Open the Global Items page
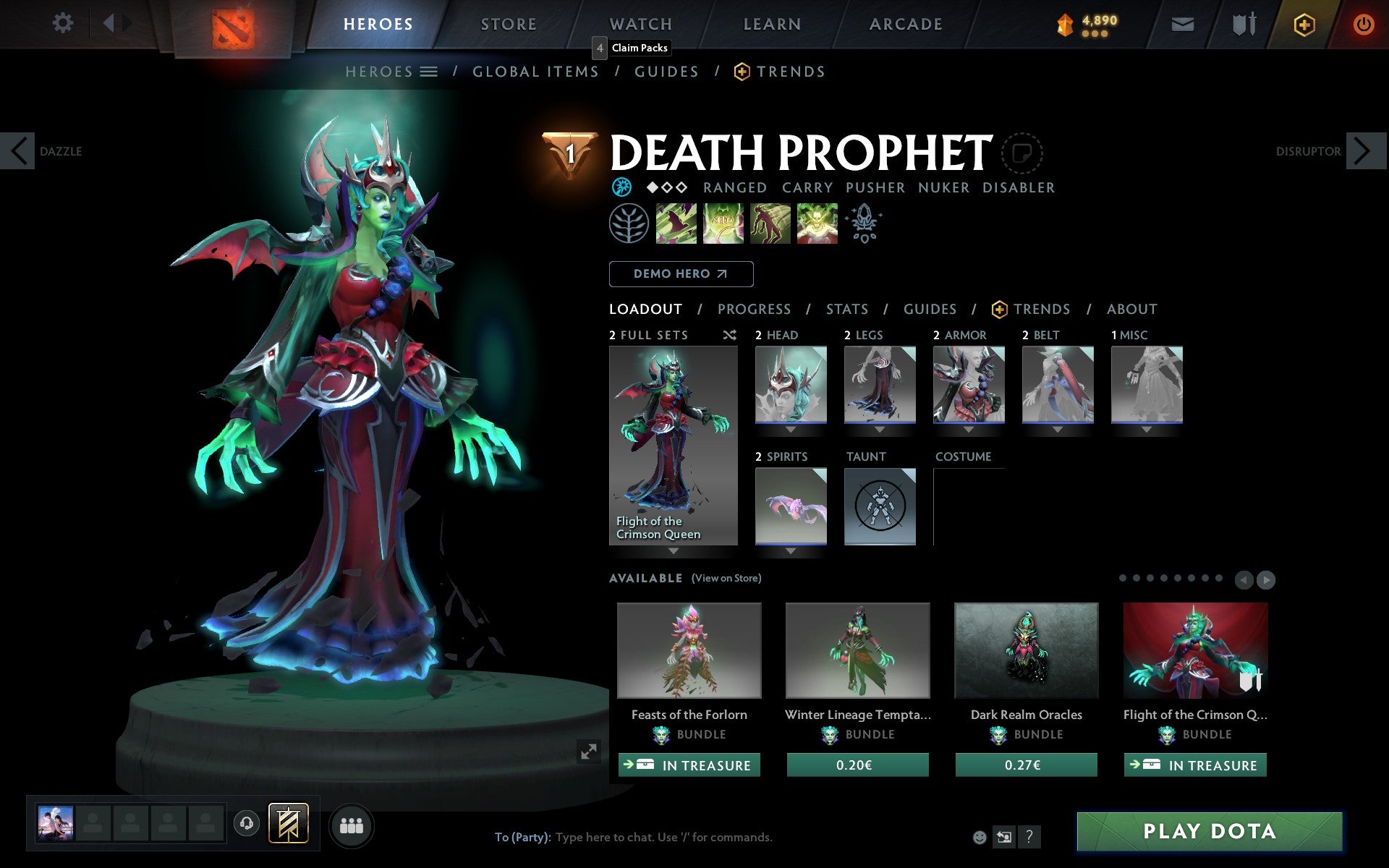This screenshot has width=1389, height=868. (x=535, y=72)
